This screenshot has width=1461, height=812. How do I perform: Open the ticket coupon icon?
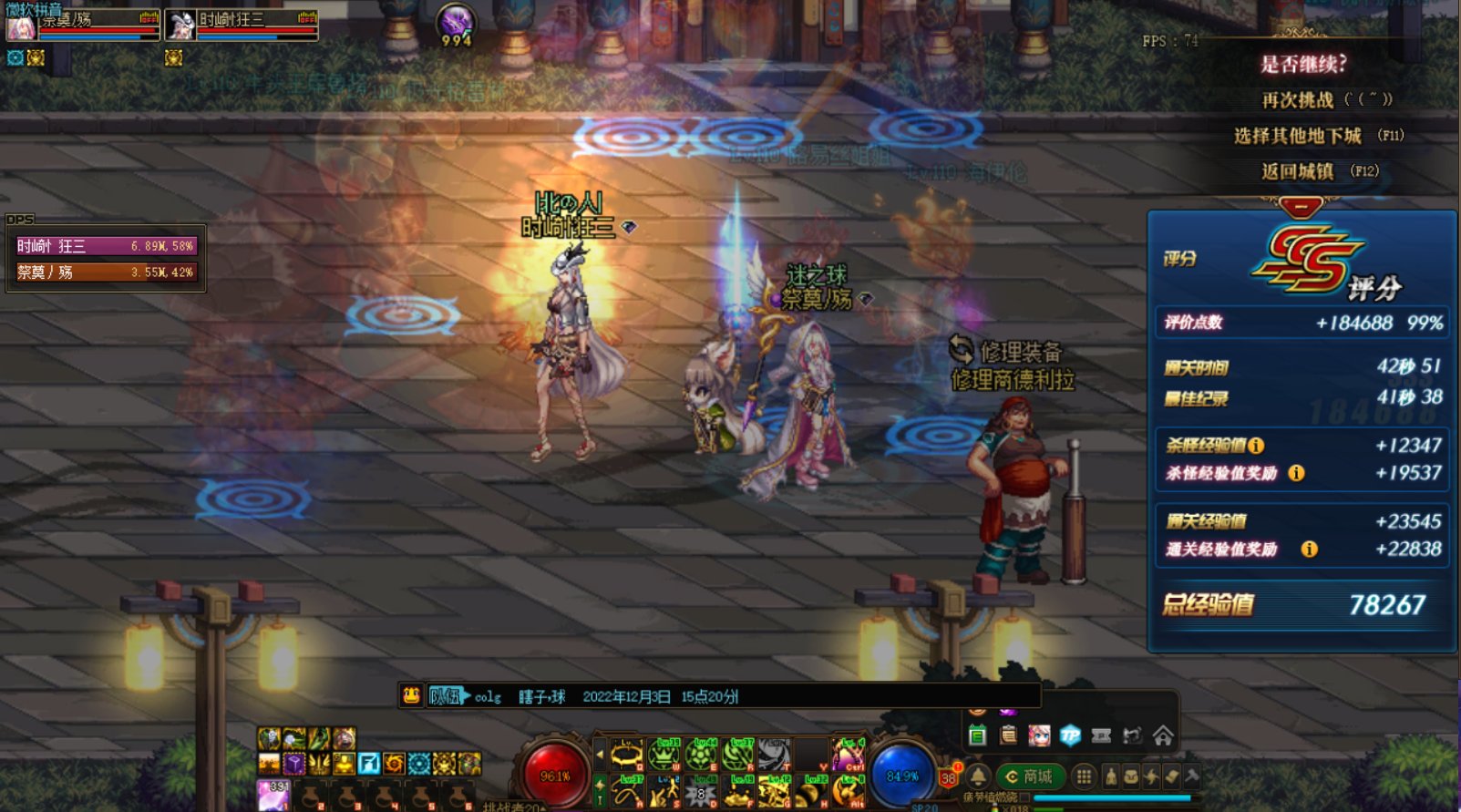1102,735
